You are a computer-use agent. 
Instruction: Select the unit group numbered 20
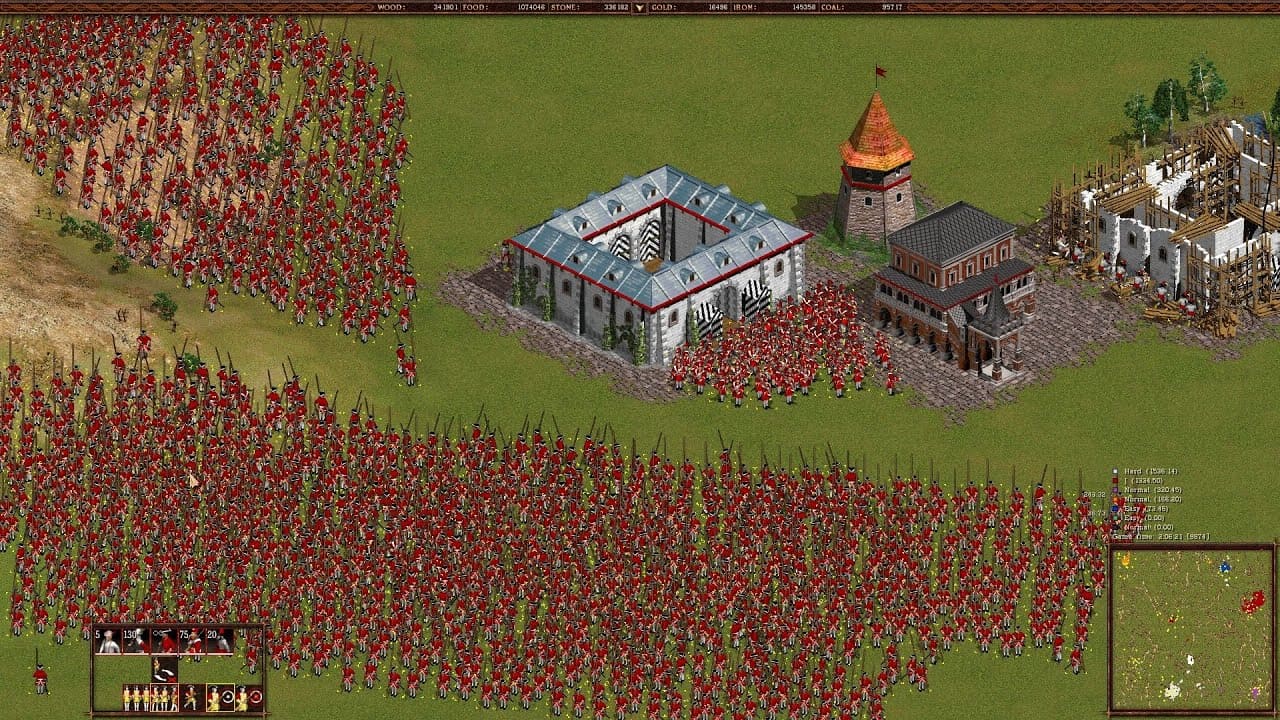pyautogui.click(x=191, y=641)
